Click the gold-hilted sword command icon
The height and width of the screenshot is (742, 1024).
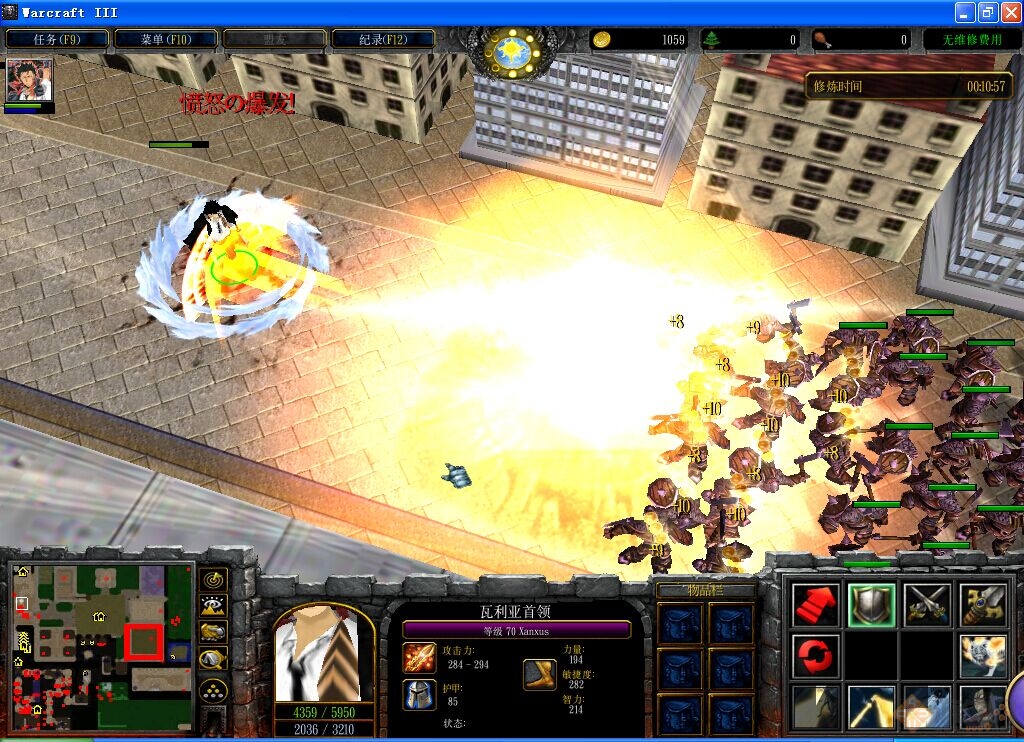[983, 605]
